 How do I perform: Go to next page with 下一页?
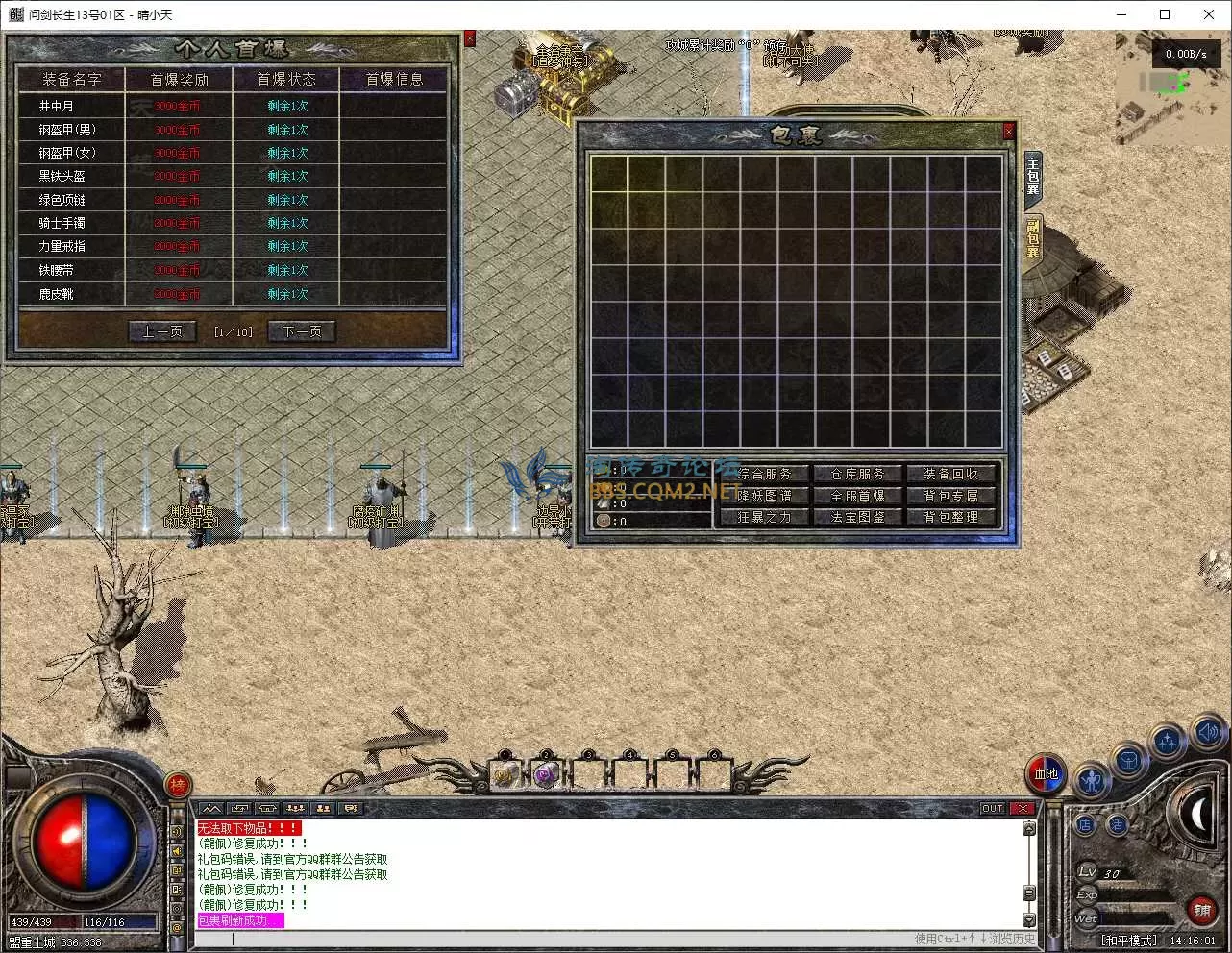pos(302,331)
